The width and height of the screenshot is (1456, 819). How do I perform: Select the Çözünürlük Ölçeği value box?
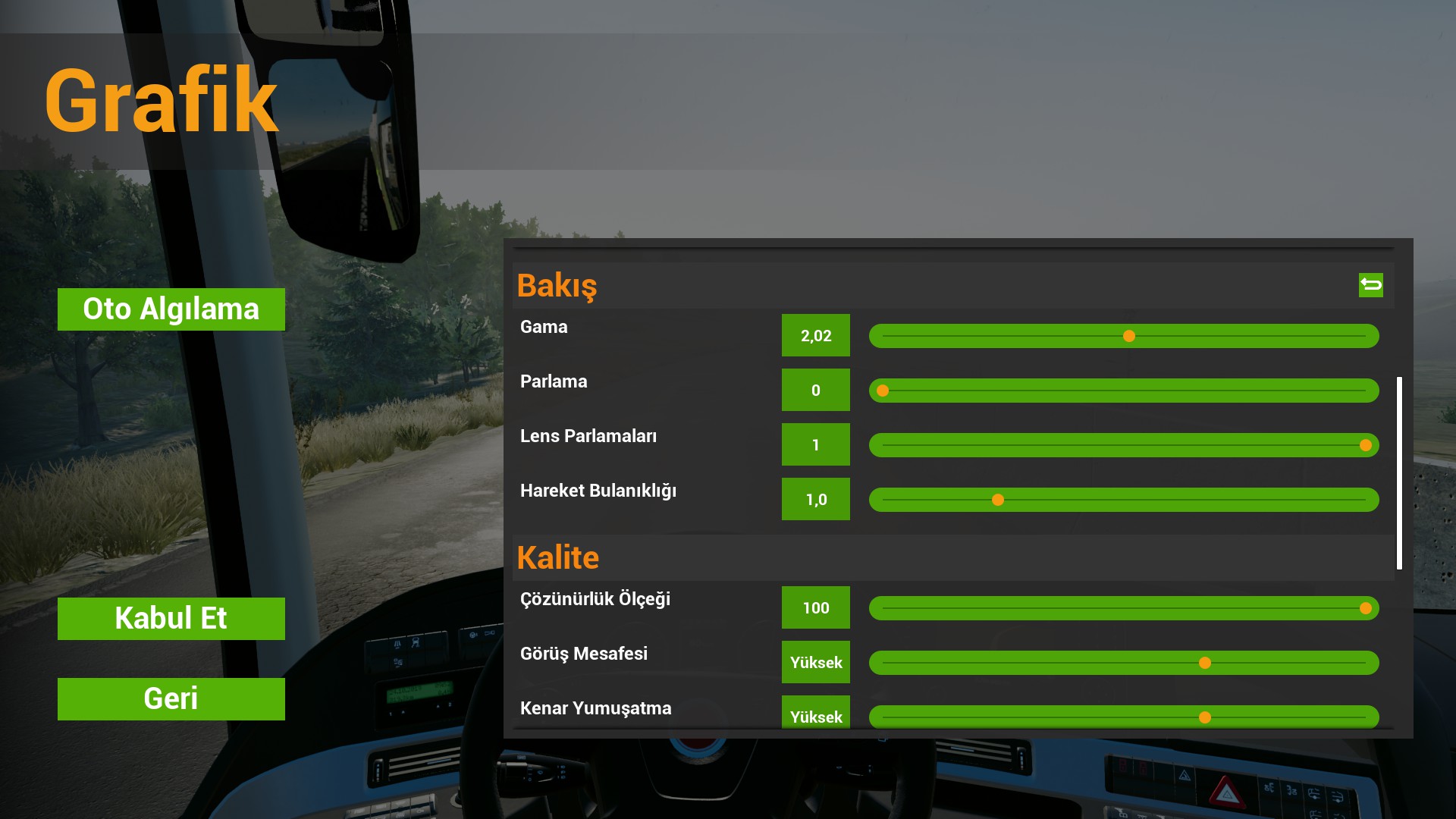point(816,607)
